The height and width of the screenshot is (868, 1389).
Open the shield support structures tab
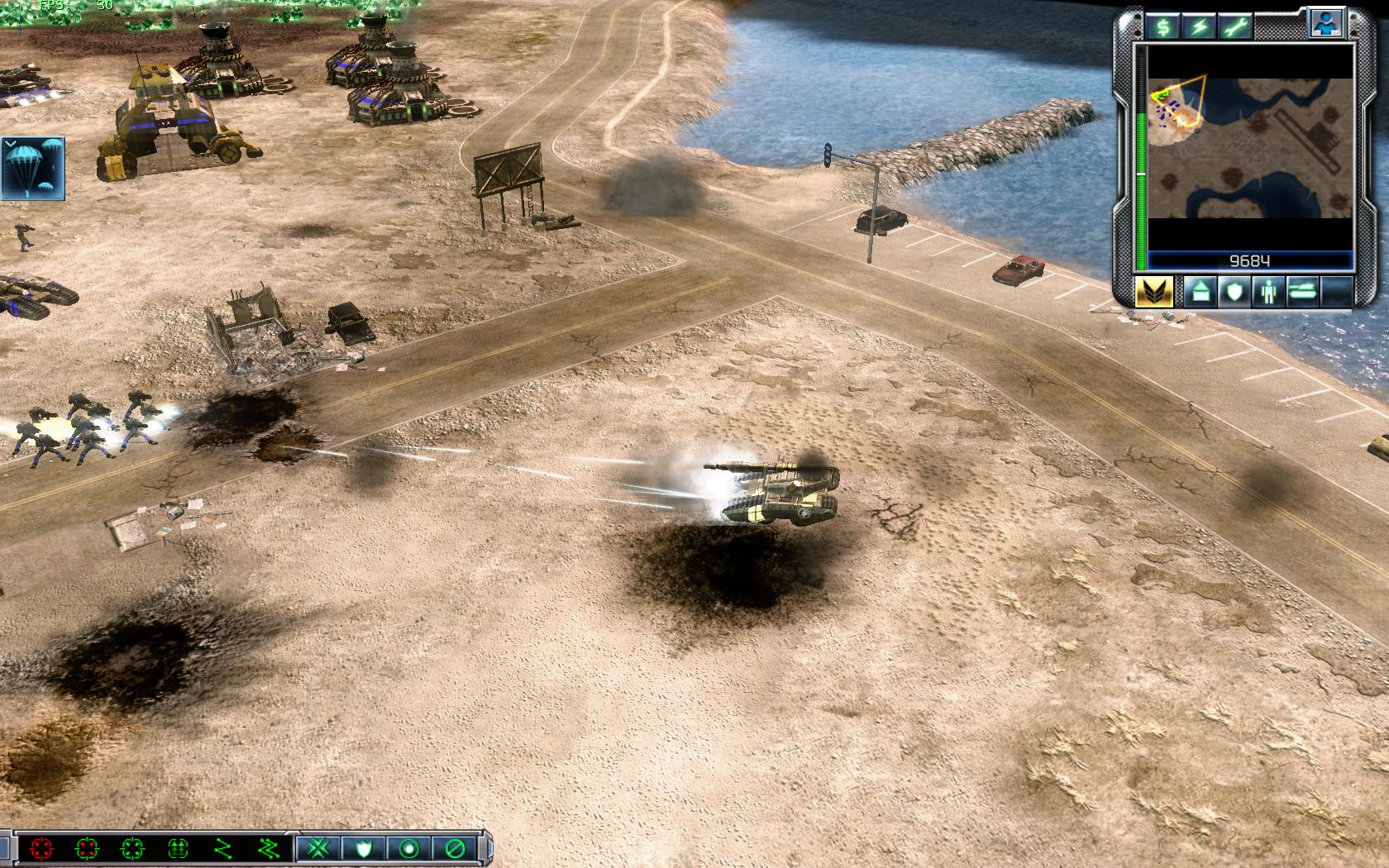(x=1234, y=292)
